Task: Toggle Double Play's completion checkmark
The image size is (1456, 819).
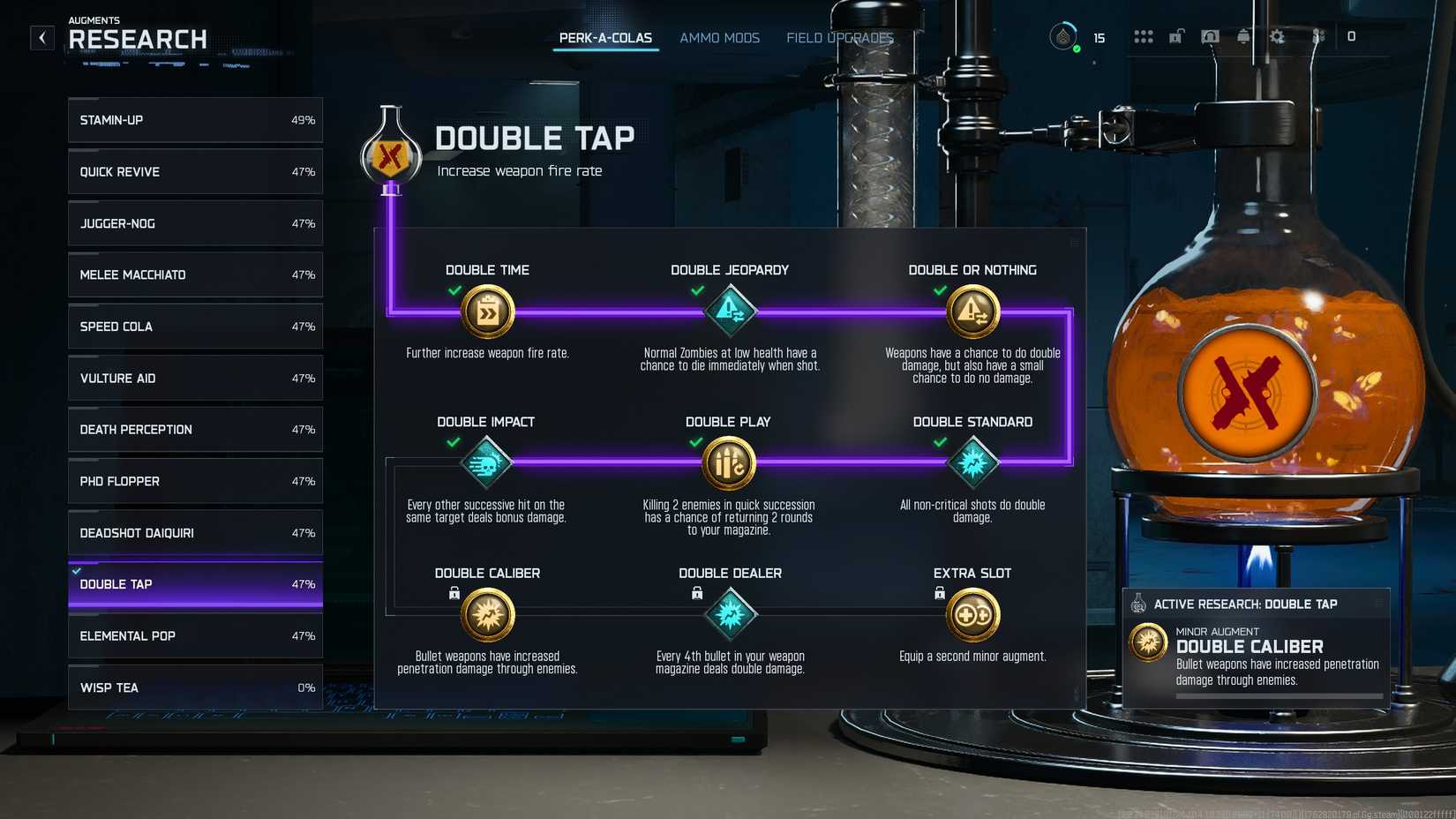Action: click(697, 442)
